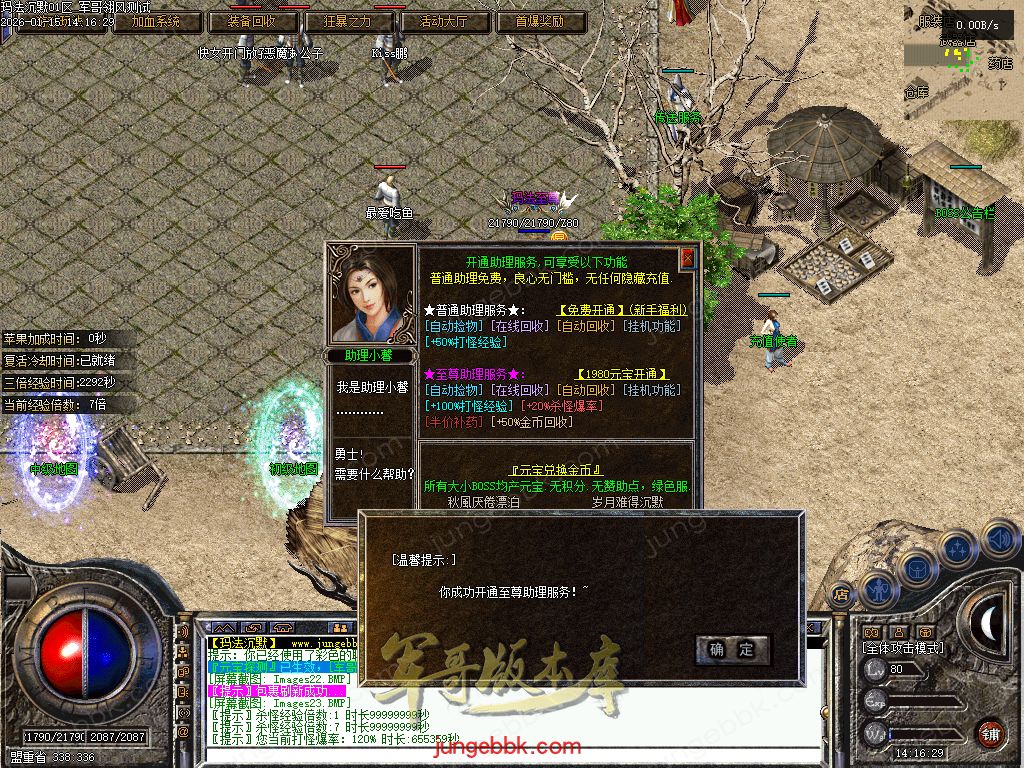This screenshot has width=1024, height=768.
Task: Open the 装备回收 menu
Action: click(x=252, y=21)
